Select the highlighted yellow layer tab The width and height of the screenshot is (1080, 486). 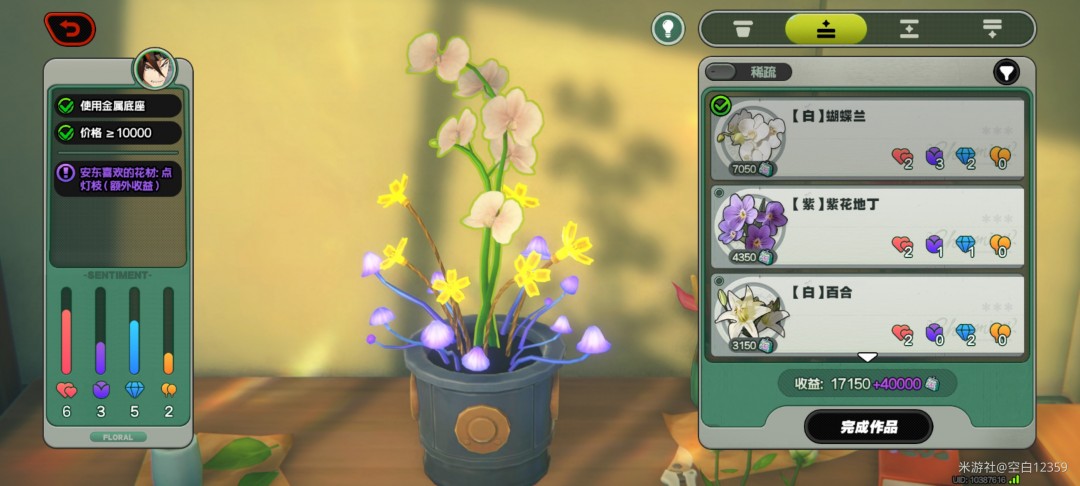click(x=825, y=28)
